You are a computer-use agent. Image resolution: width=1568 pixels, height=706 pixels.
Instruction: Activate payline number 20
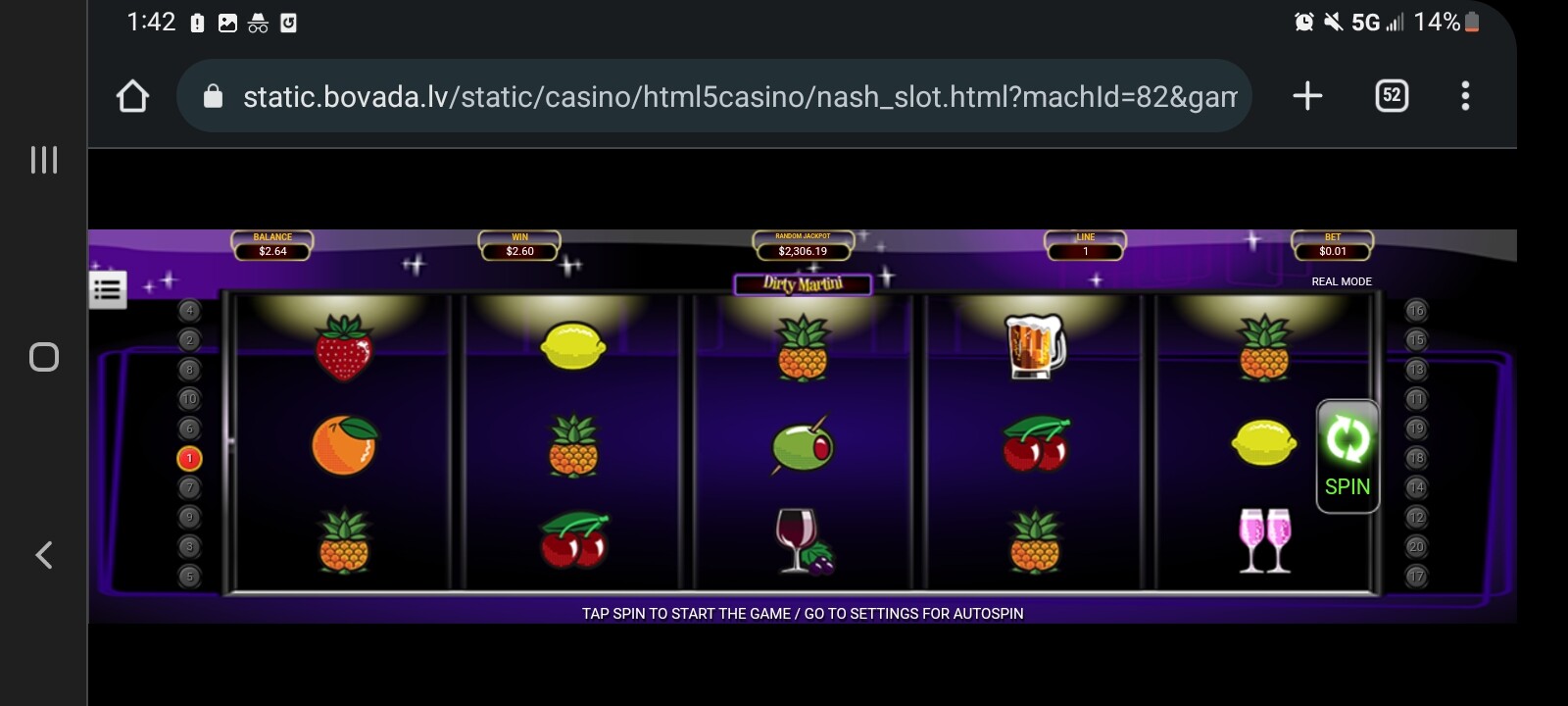[x=1416, y=546]
